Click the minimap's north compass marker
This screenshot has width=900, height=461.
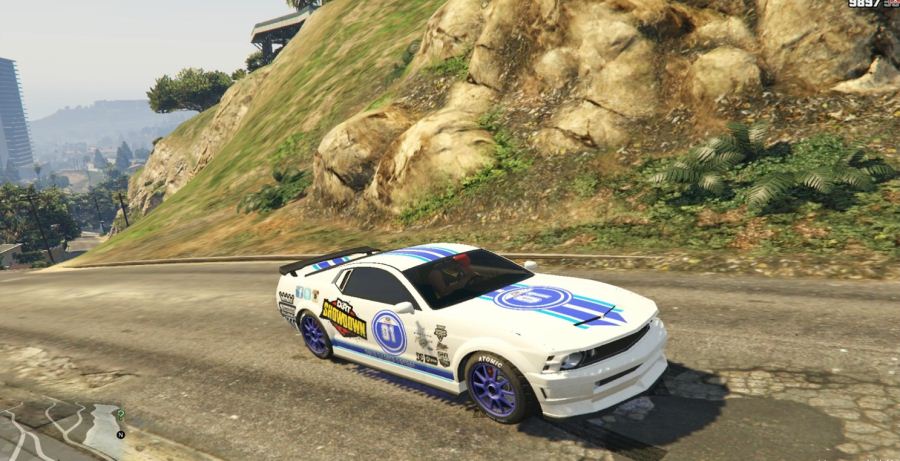tap(121, 435)
